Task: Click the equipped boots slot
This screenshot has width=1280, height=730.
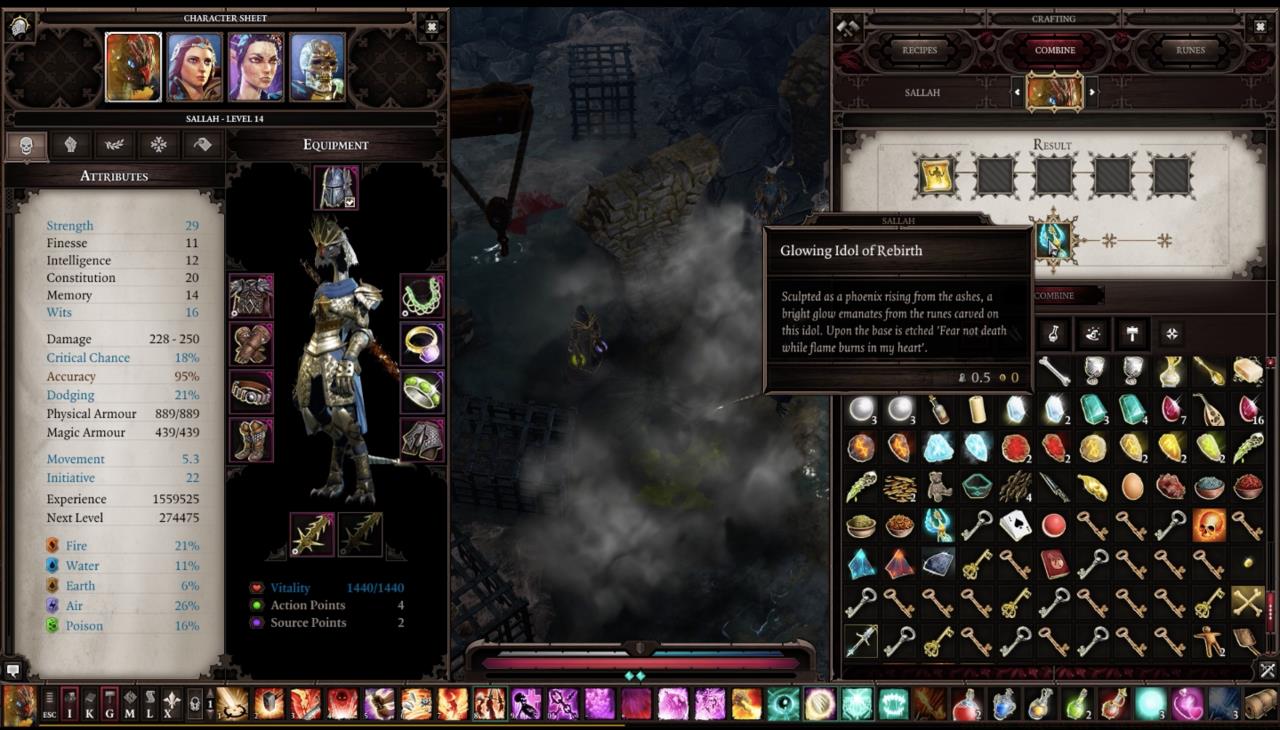Action: (x=250, y=439)
